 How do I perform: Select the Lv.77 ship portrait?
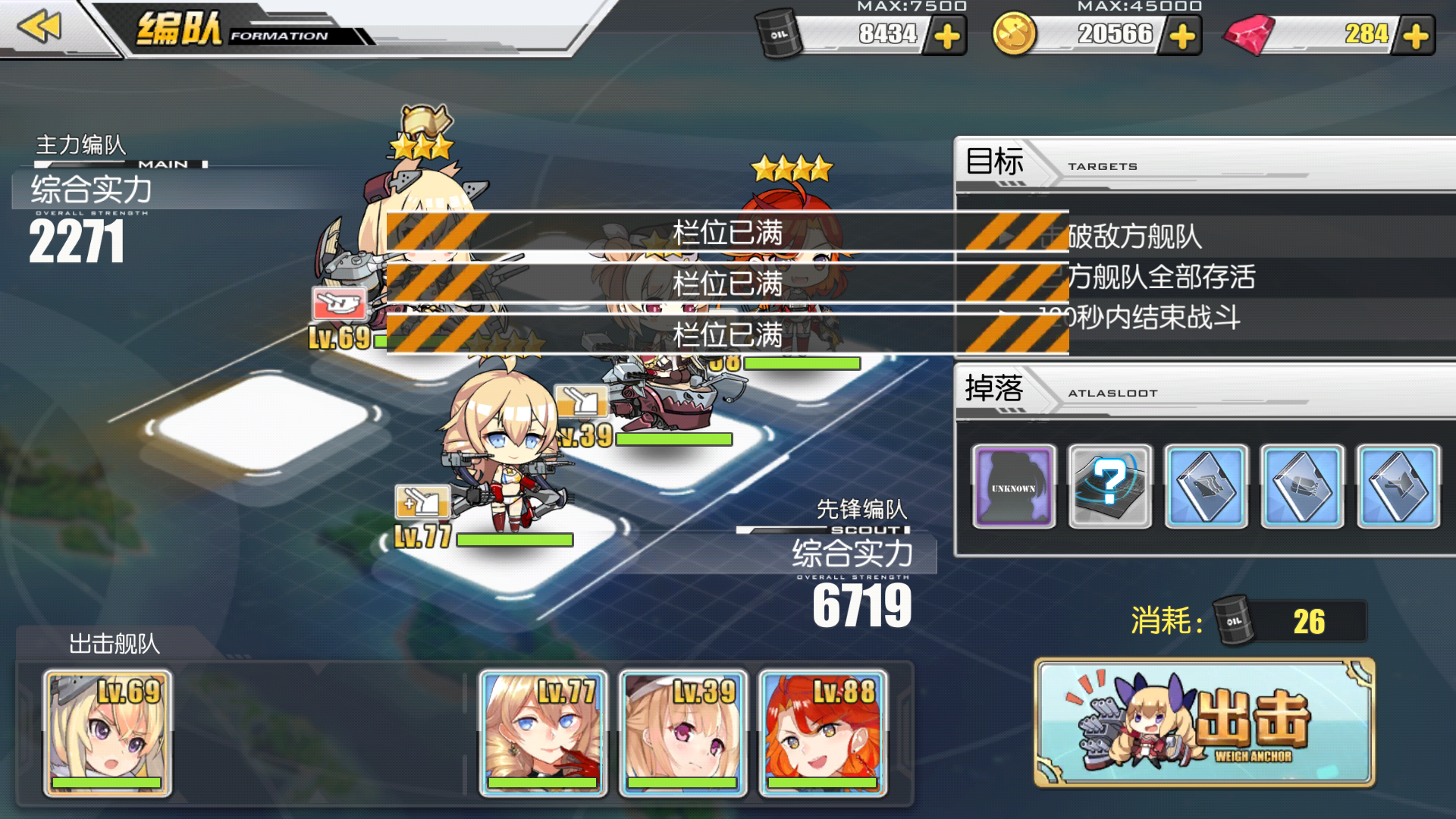pyautogui.click(x=542, y=733)
